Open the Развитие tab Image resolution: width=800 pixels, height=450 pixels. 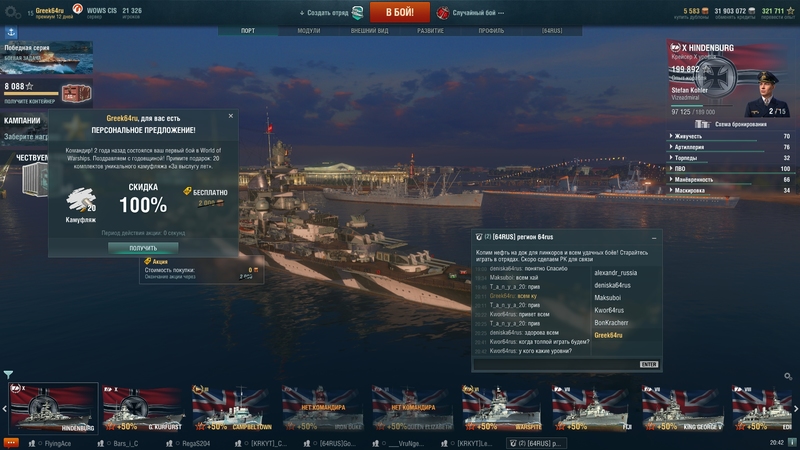[x=430, y=31]
